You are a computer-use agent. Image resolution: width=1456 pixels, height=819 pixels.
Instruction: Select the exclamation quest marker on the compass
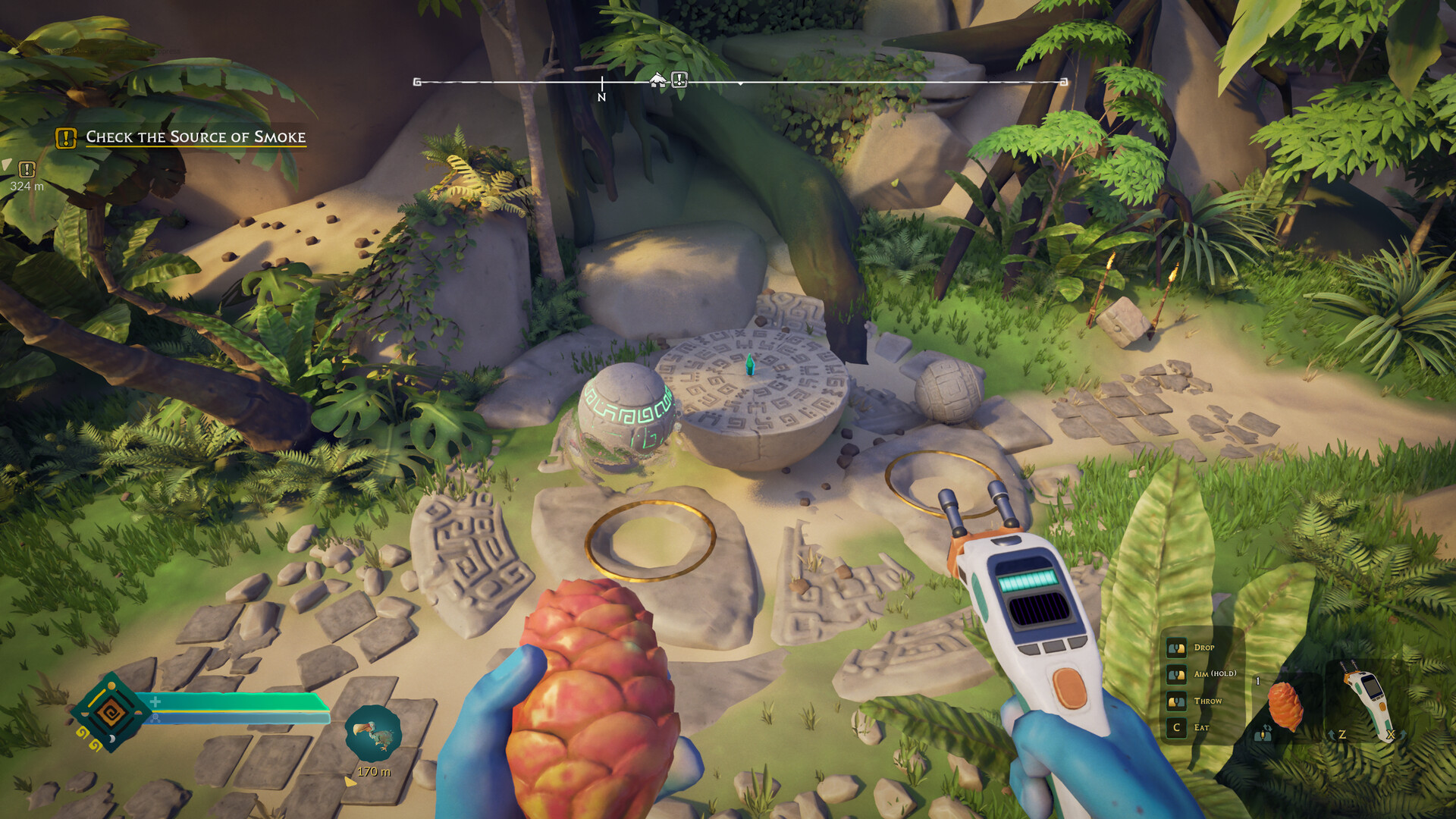[x=679, y=79]
